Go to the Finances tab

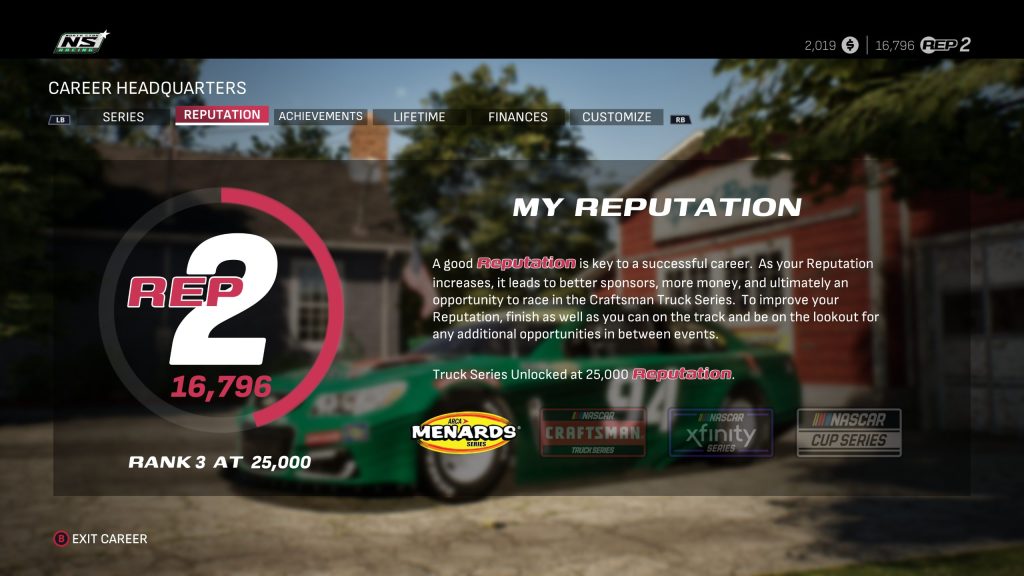[x=518, y=117]
